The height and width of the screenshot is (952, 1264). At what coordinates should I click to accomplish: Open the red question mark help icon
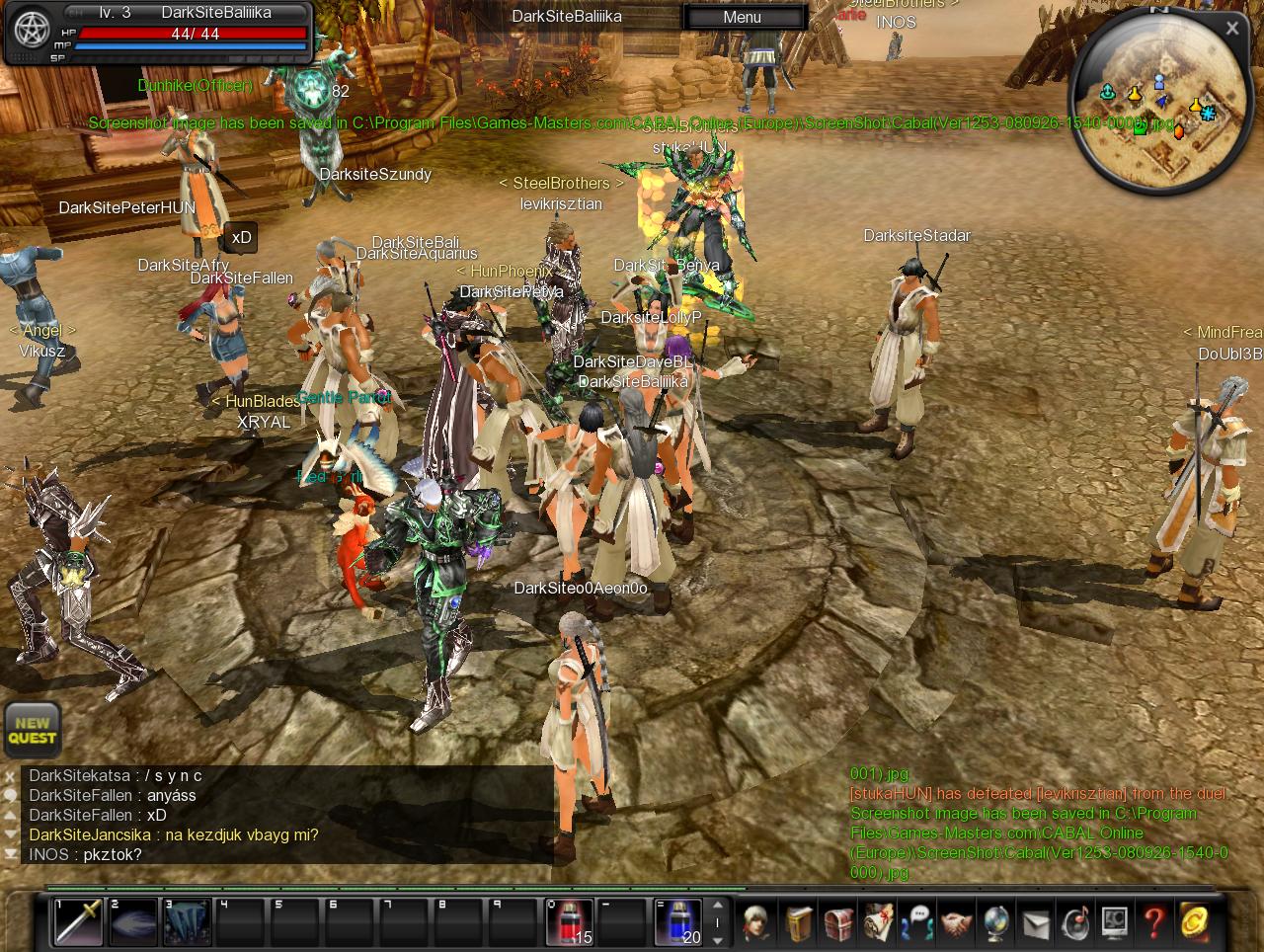click(x=1153, y=923)
